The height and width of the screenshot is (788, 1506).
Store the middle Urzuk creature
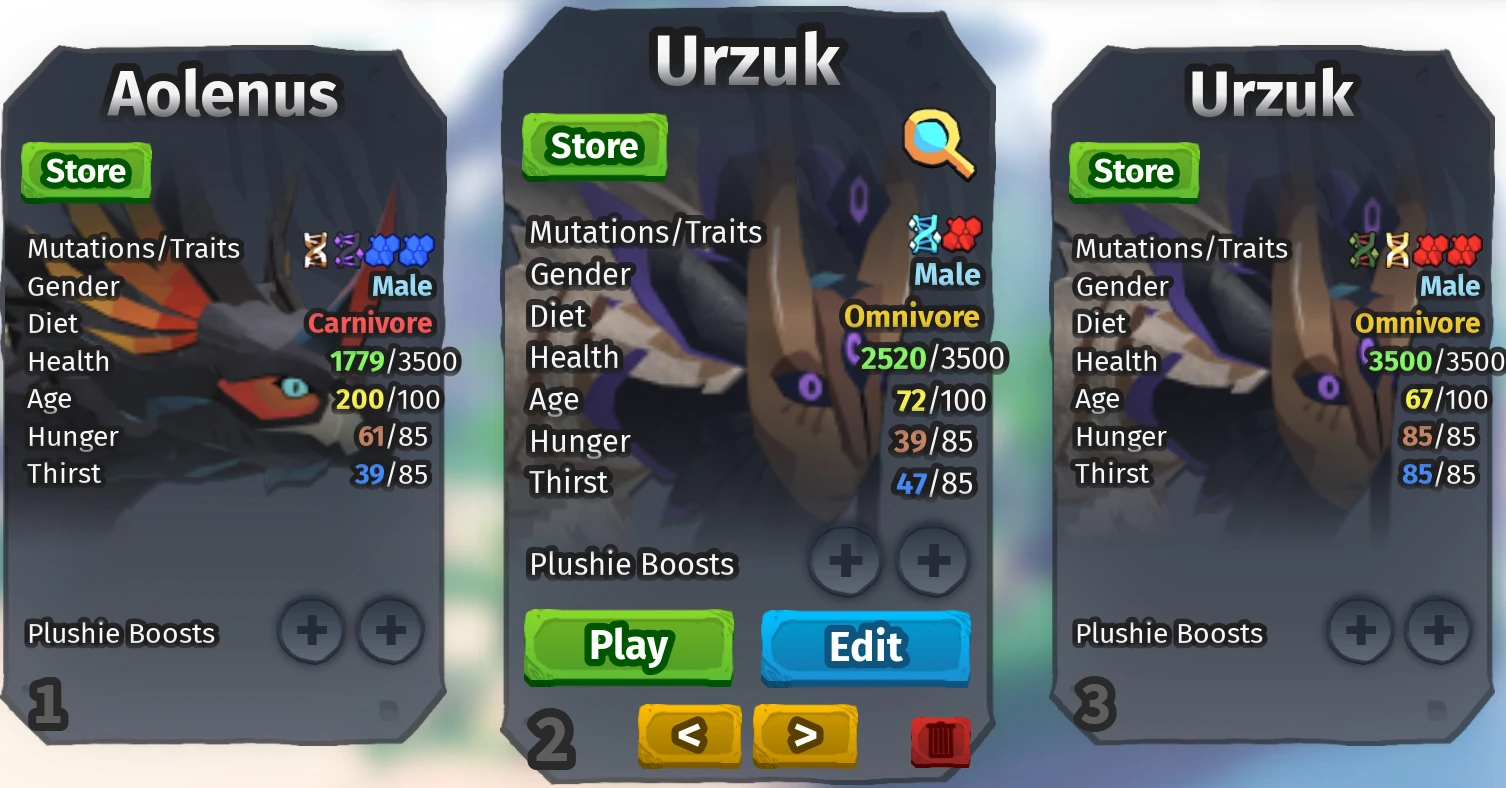point(594,145)
